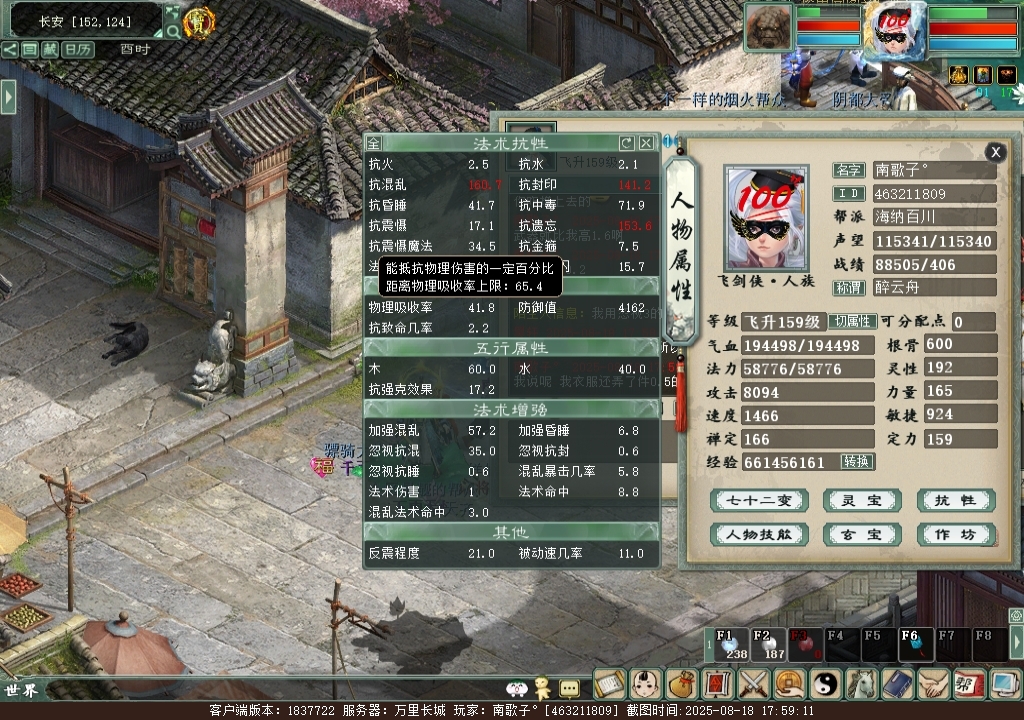
Task: Open the money bag inventory icon
Action: [x=681, y=684]
